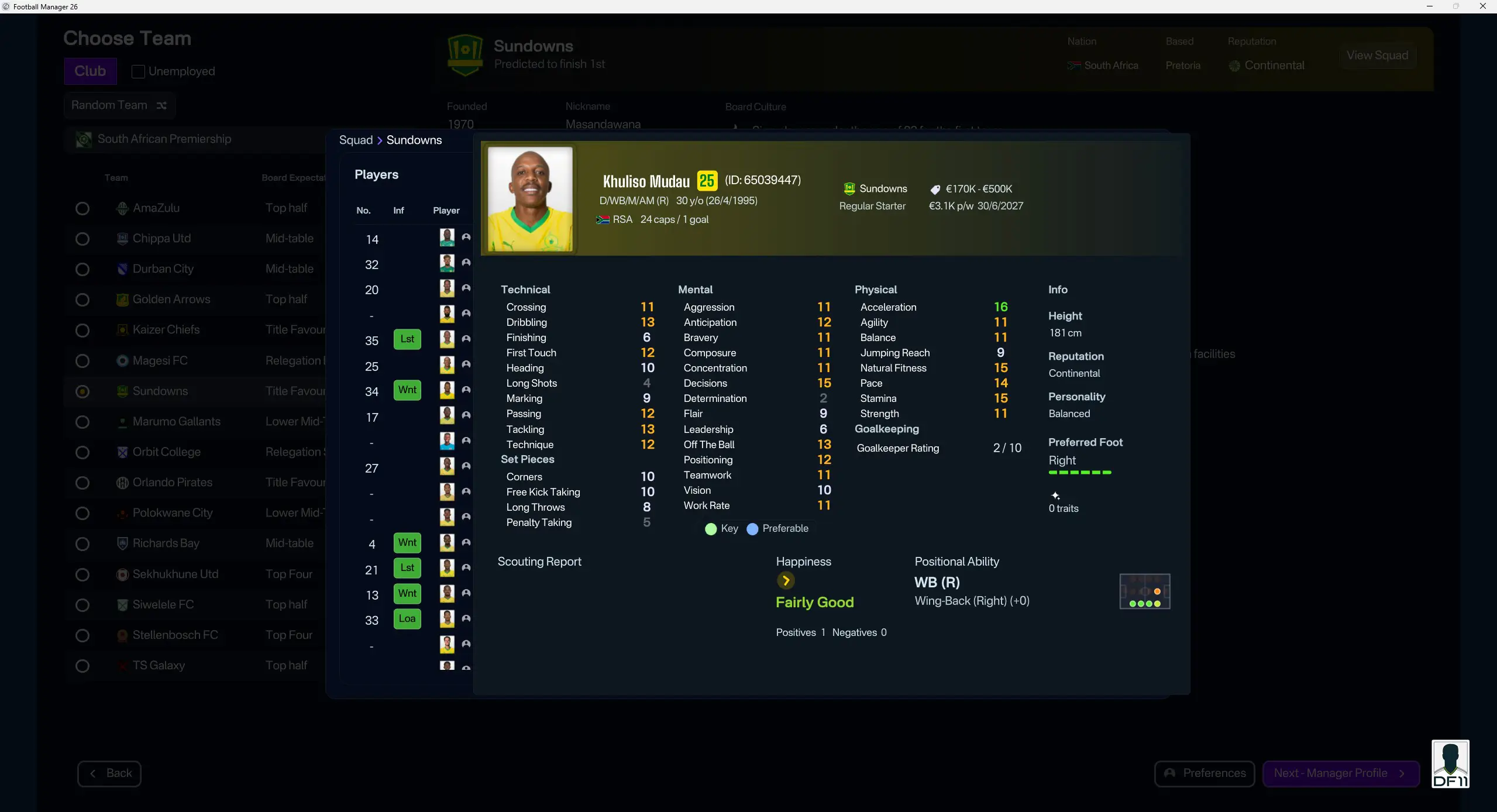Click the View Squad button
The width and height of the screenshot is (1497, 812).
click(x=1377, y=55)
